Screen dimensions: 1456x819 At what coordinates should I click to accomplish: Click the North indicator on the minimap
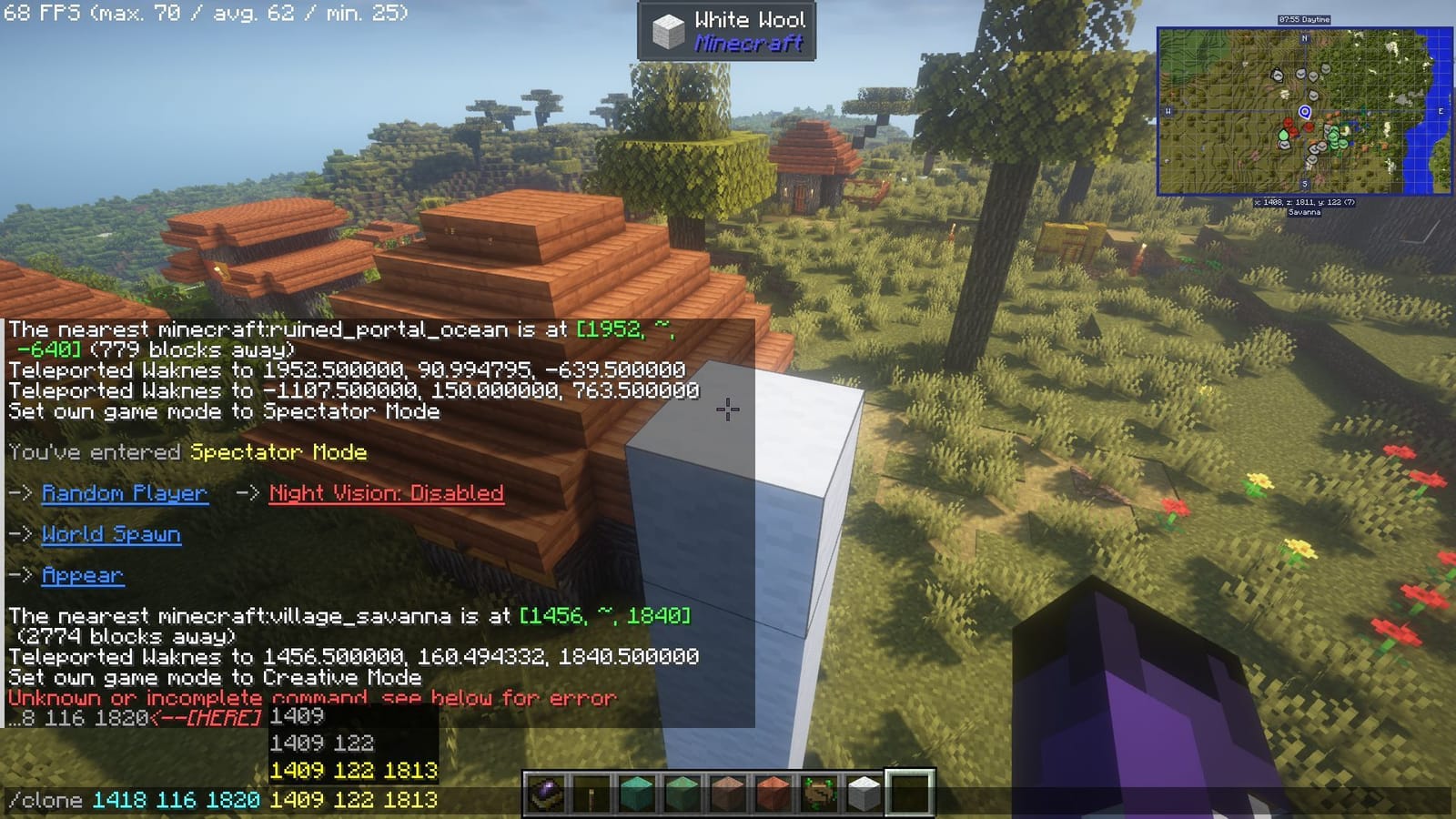[x=1304, y=39]
